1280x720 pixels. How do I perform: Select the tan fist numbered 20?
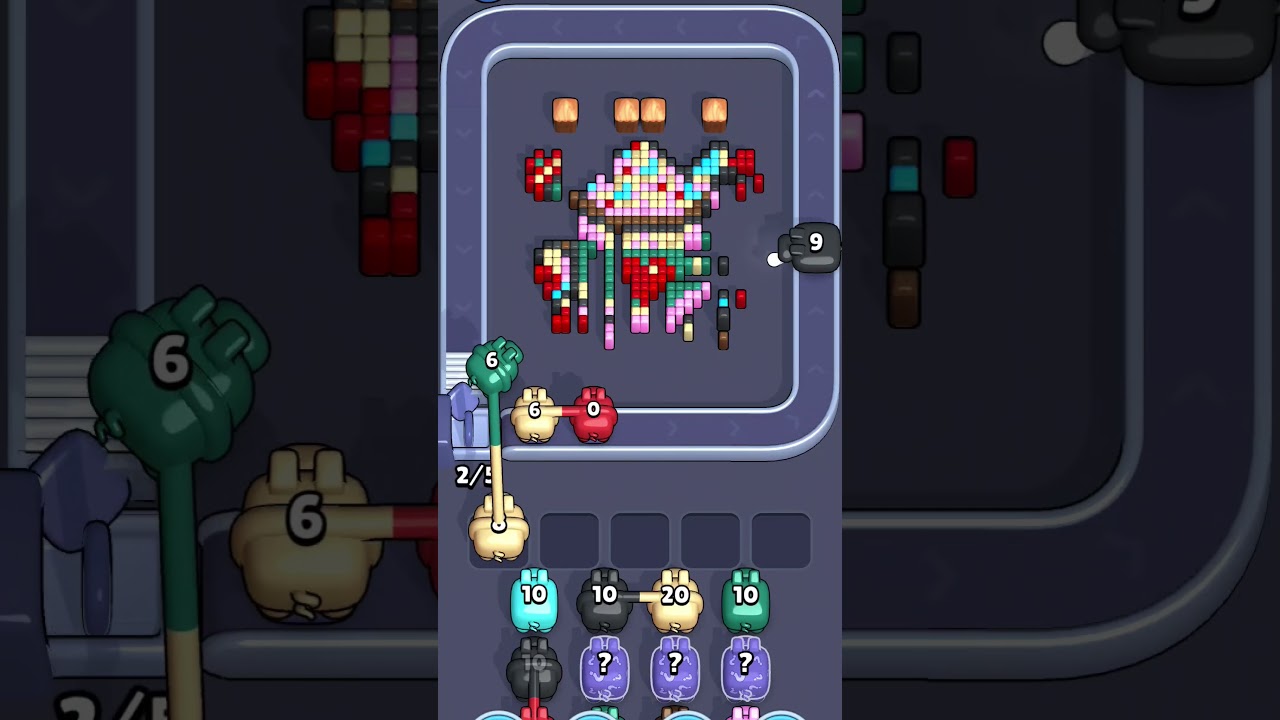676,598
